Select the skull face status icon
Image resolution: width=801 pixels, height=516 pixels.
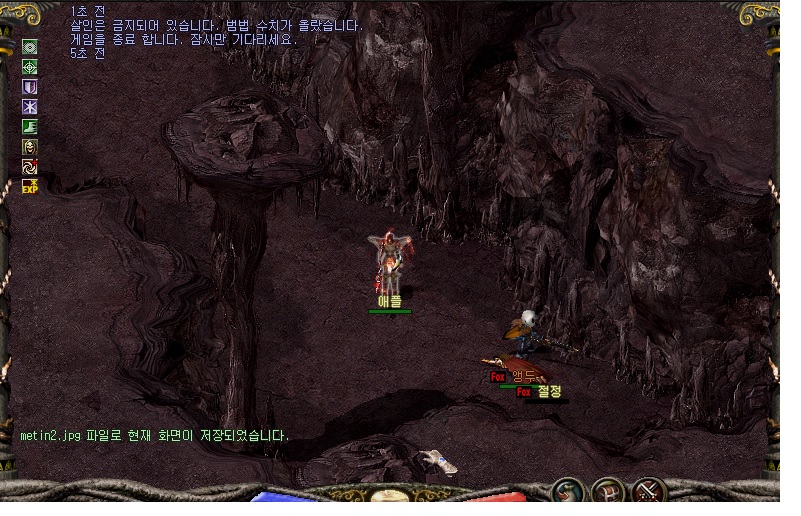coord(30,147)
